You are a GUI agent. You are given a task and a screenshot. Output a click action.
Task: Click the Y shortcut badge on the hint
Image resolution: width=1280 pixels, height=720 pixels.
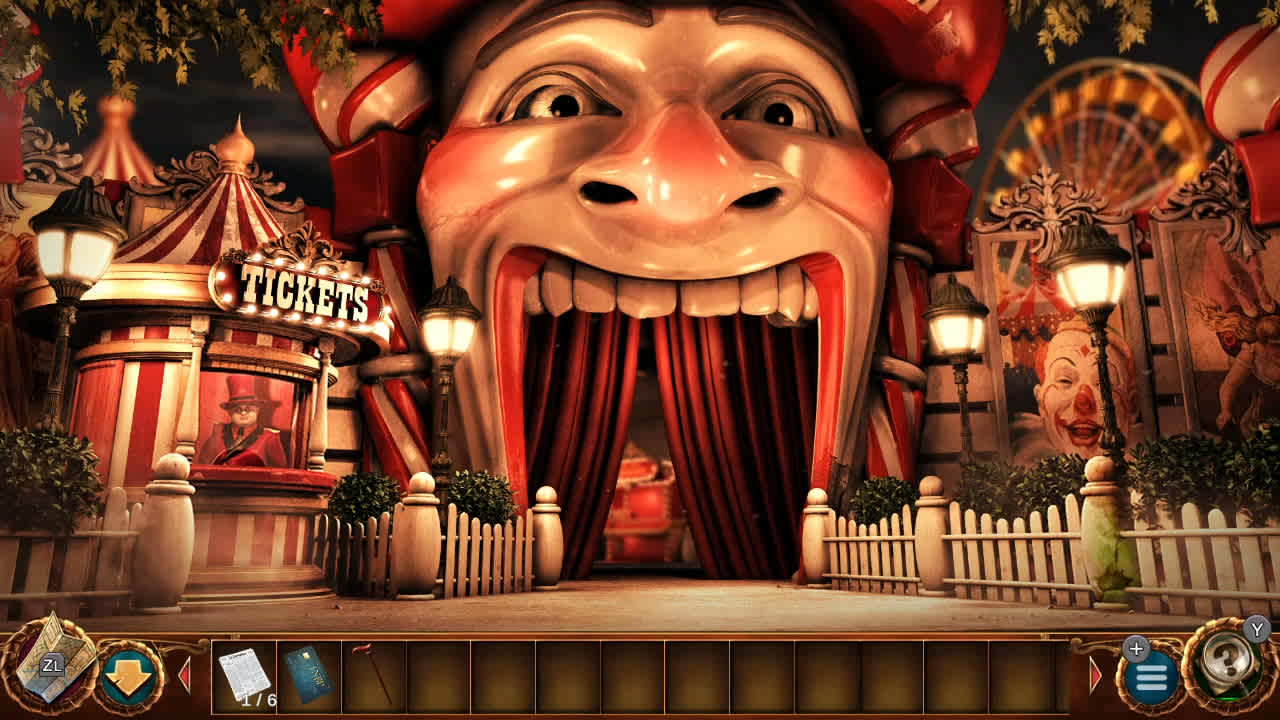[1256, 631]
